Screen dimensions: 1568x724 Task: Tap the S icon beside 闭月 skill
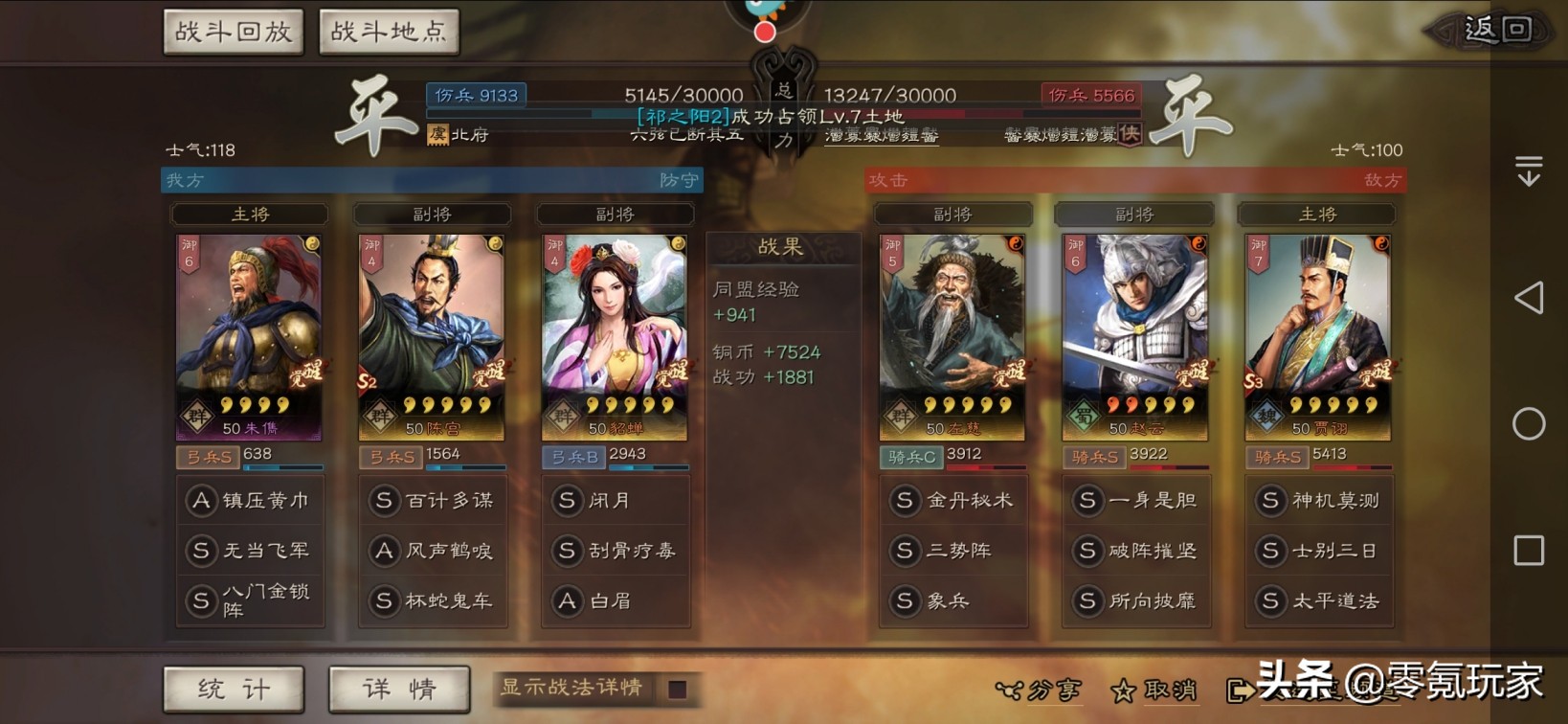click(569, 499)
